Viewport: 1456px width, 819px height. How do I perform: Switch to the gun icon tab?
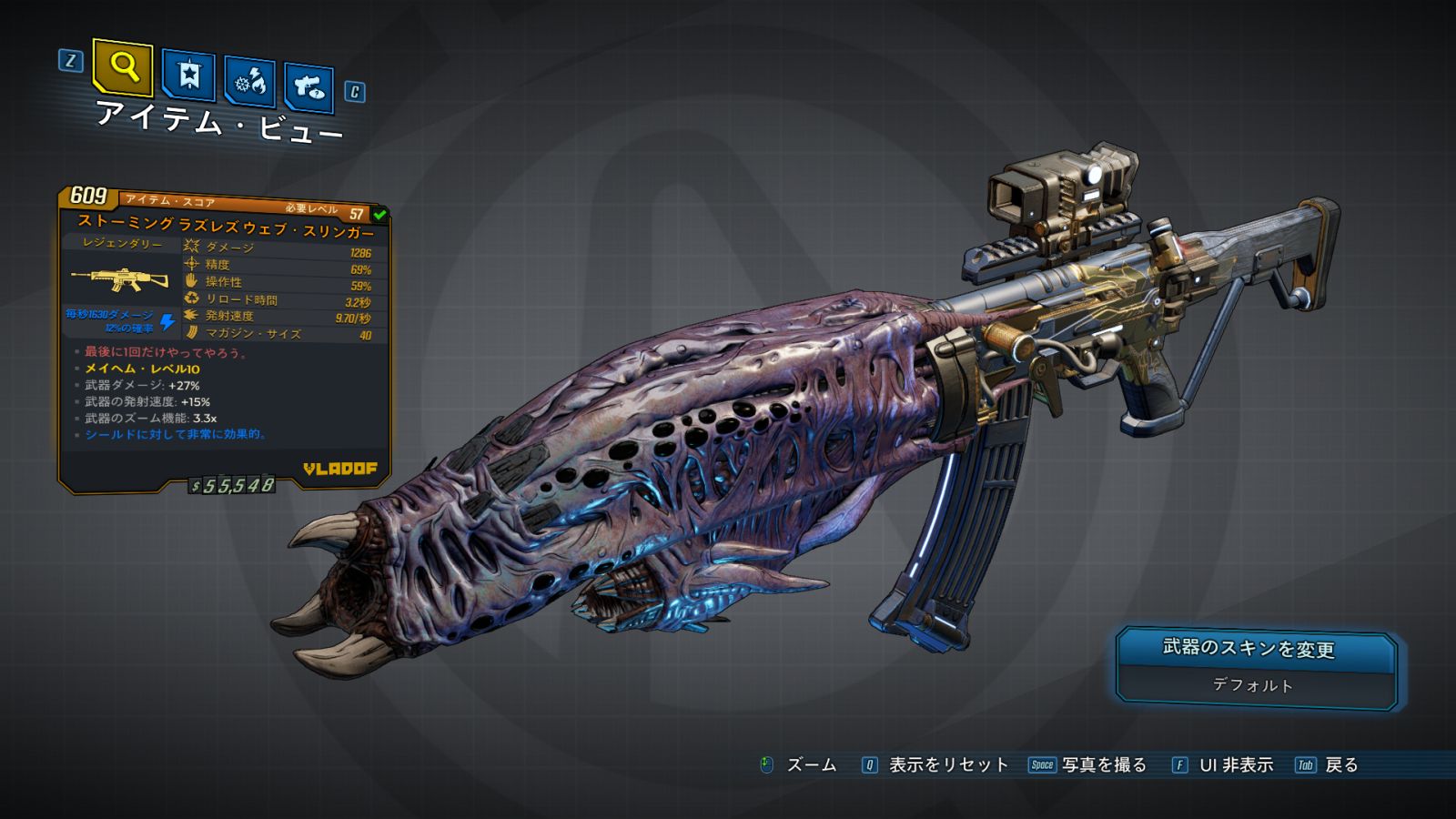tap(308, 87)
